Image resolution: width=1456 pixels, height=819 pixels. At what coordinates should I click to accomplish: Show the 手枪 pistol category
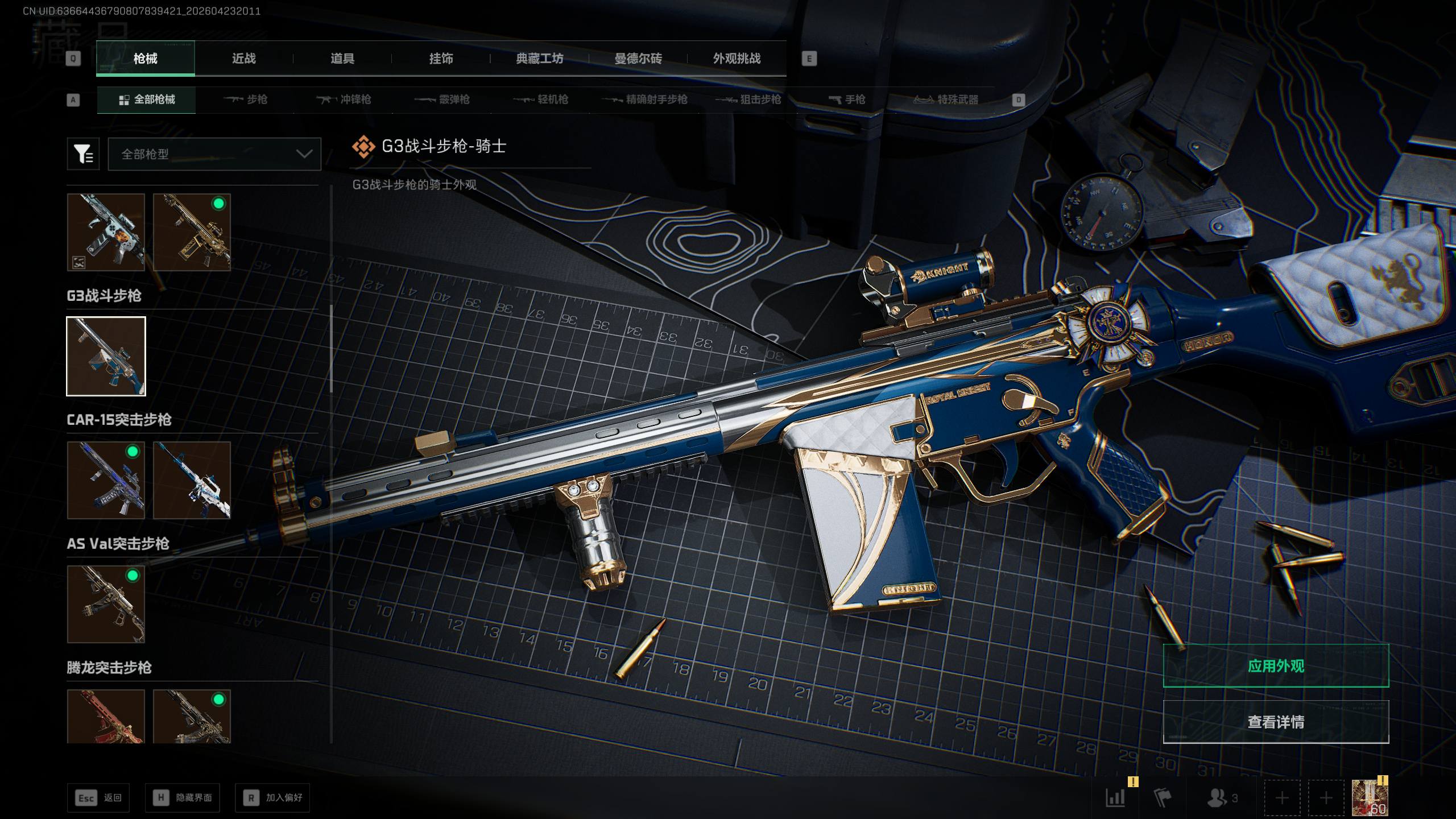(847, 100)
